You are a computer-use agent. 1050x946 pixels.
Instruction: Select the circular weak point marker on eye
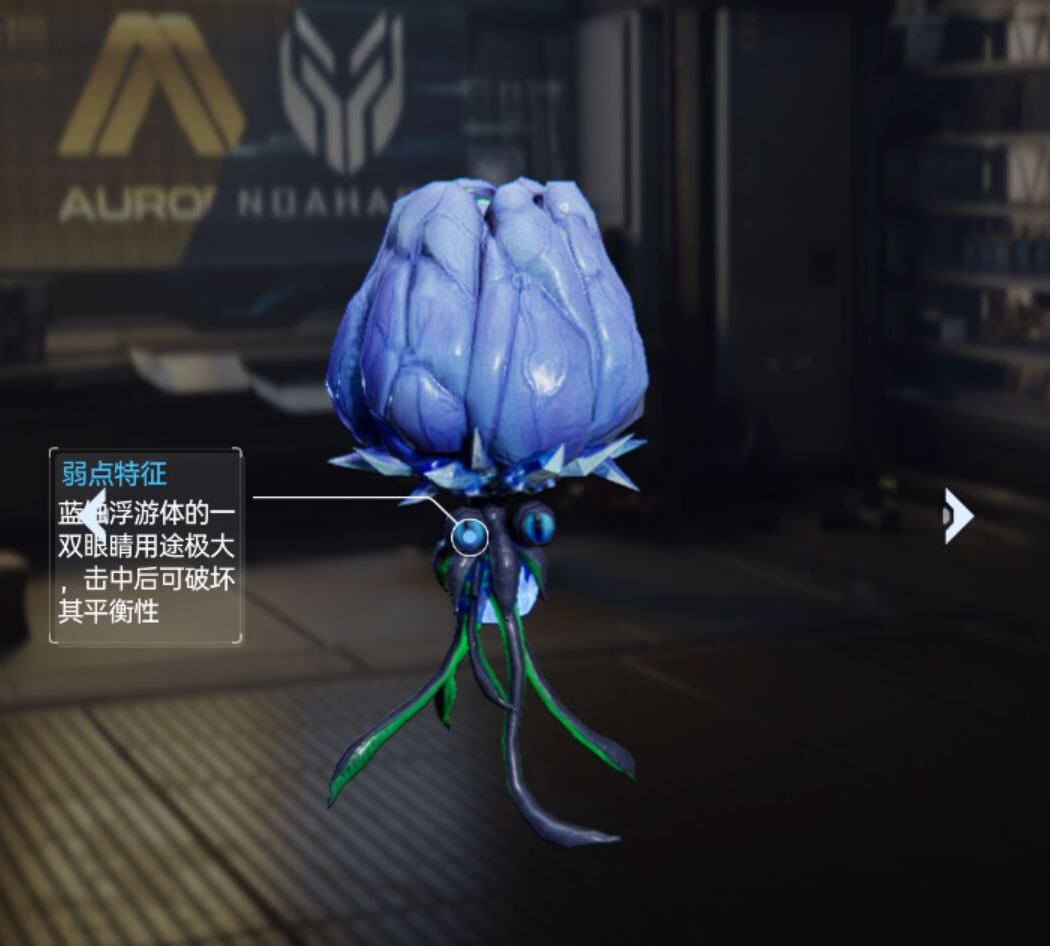[x=469, y=537]
